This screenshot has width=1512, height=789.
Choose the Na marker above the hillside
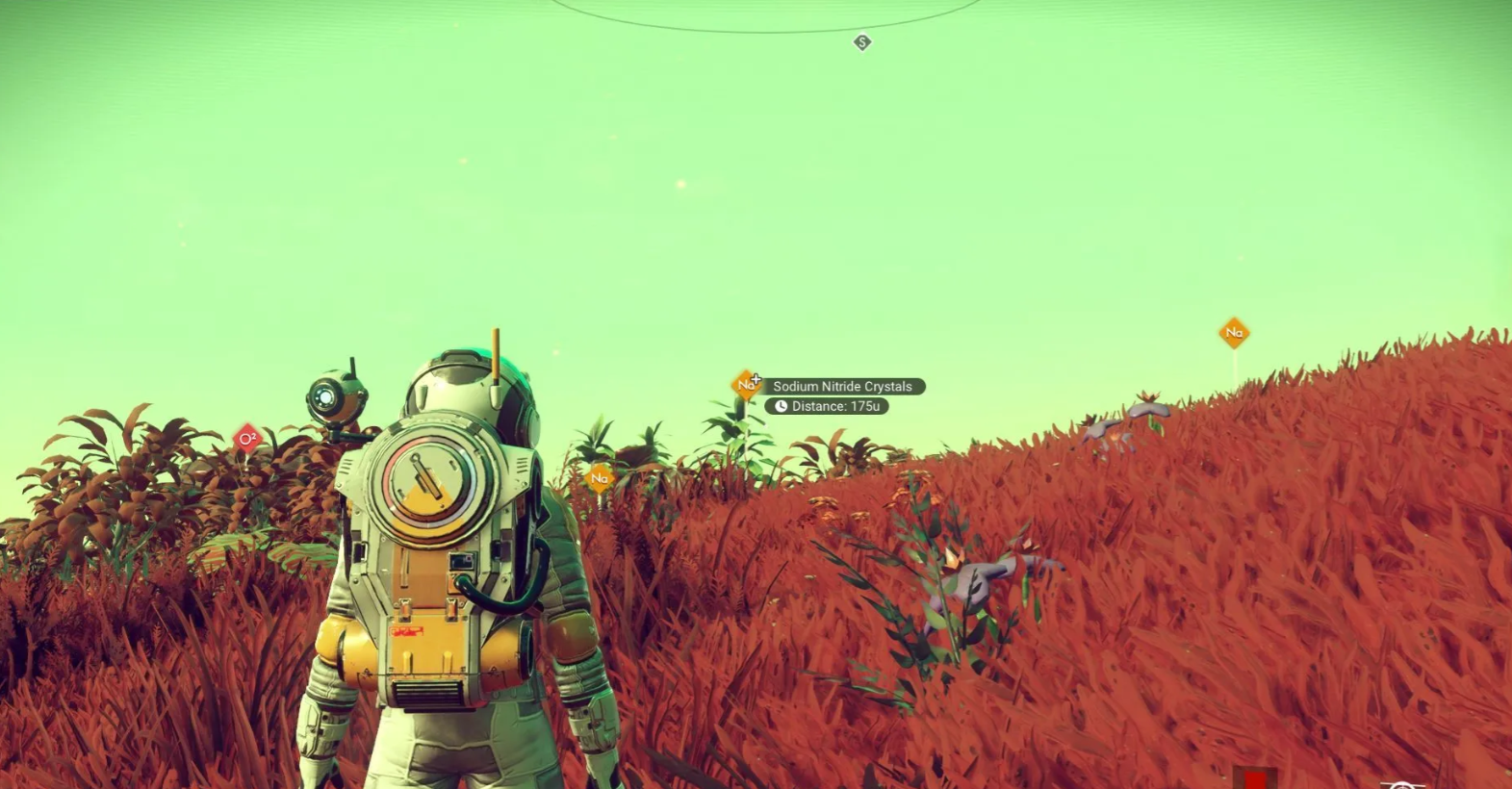coord(1234,333)
